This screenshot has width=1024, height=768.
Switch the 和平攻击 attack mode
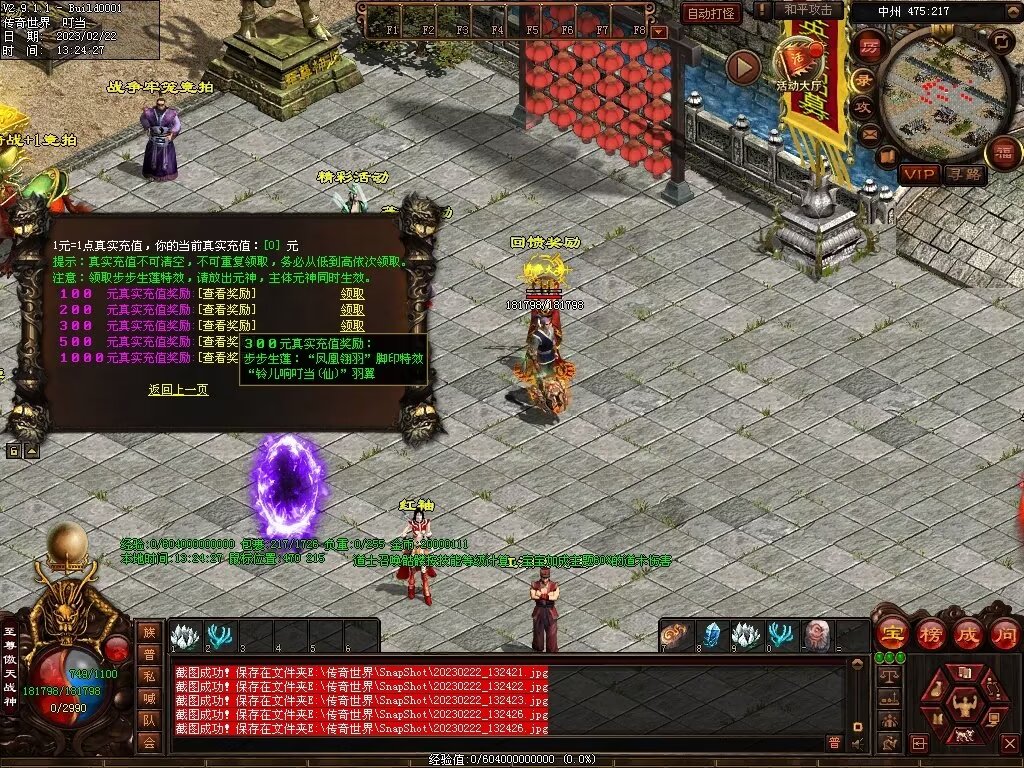point(808,11)
